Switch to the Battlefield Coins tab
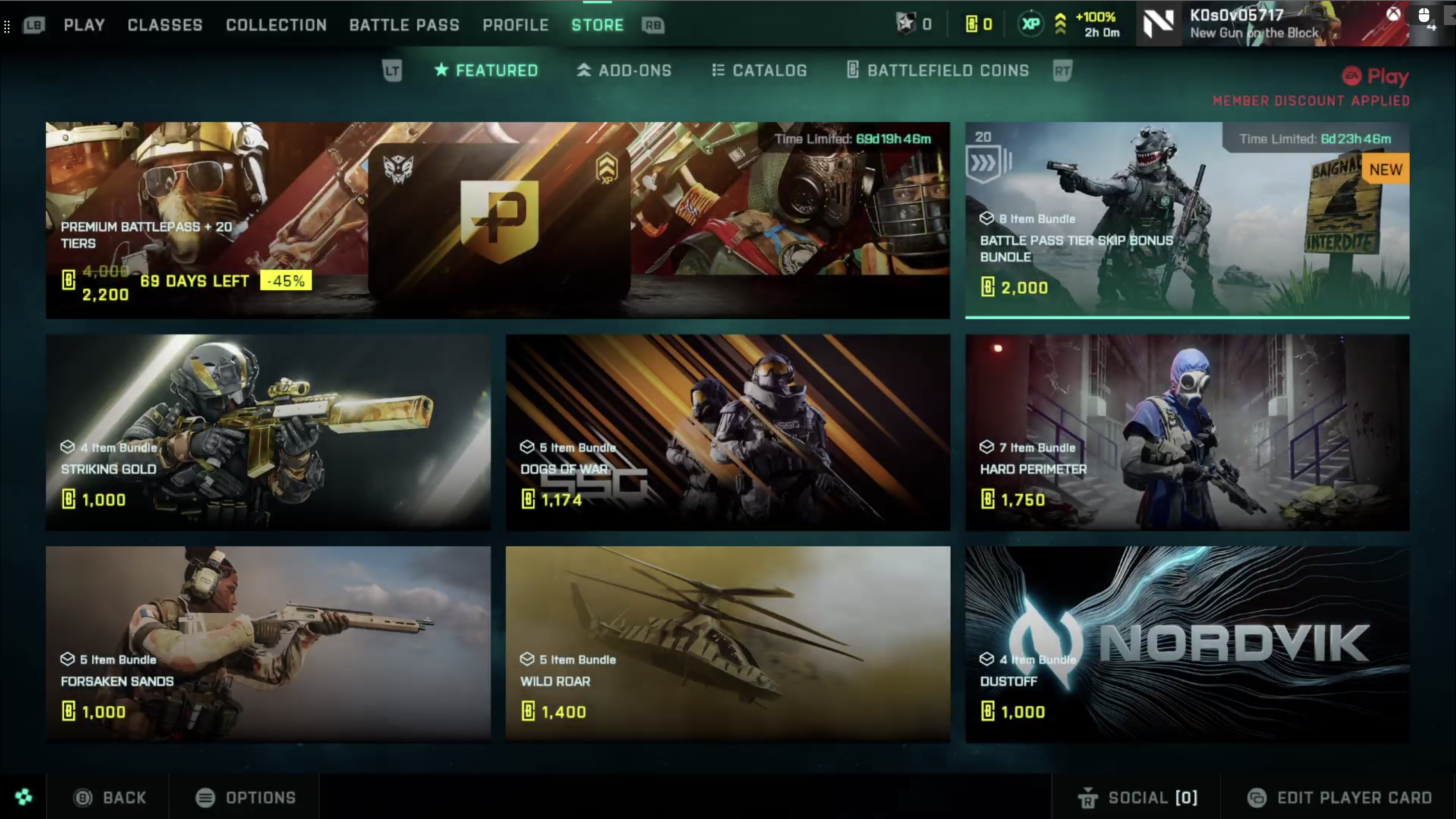Image resolution: width=1456 pixels, height=819 pixels. (x=938, y=71)
